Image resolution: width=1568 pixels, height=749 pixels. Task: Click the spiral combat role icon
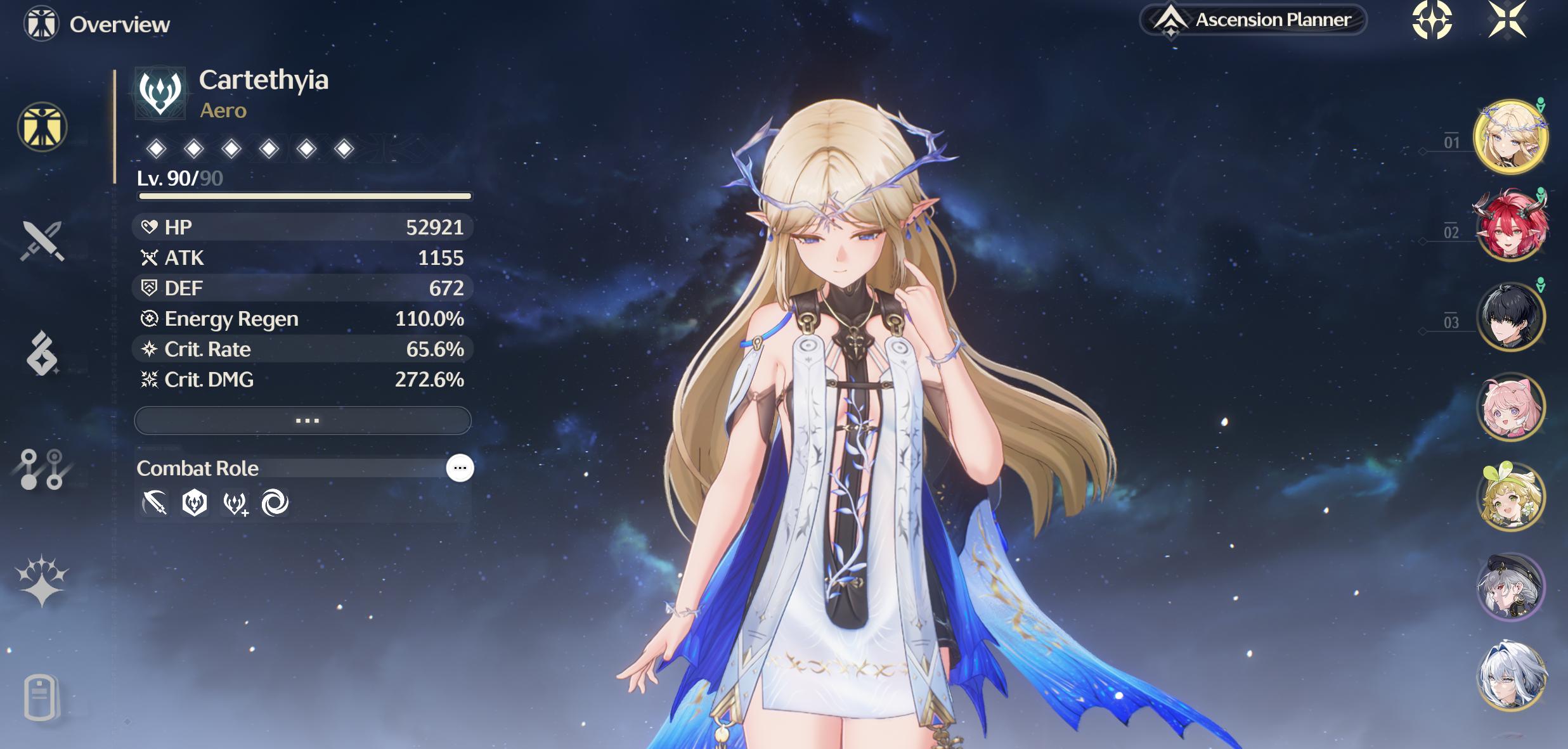click(x=275, y=503)
